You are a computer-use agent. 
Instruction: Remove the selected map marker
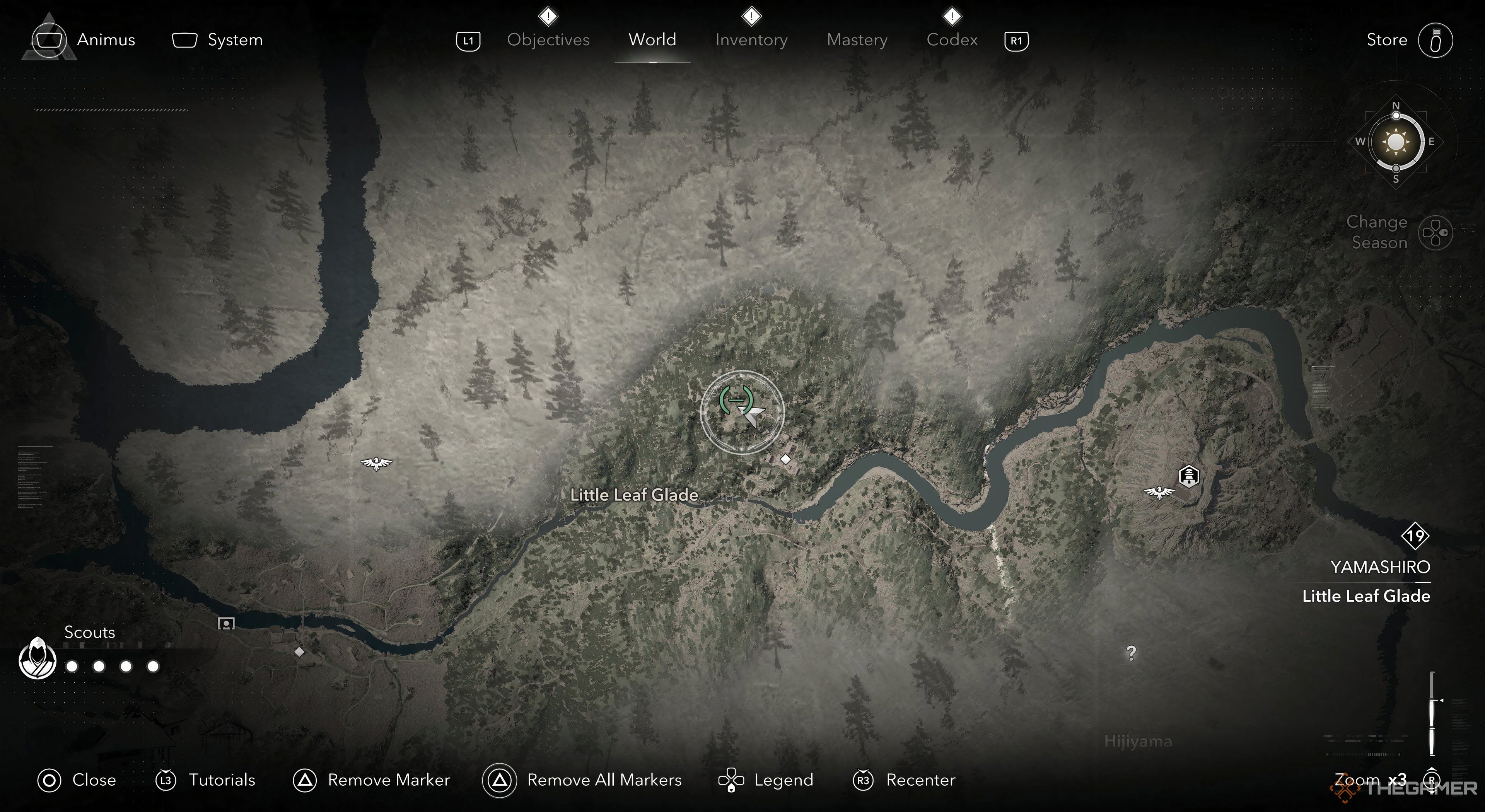point(388,780)
